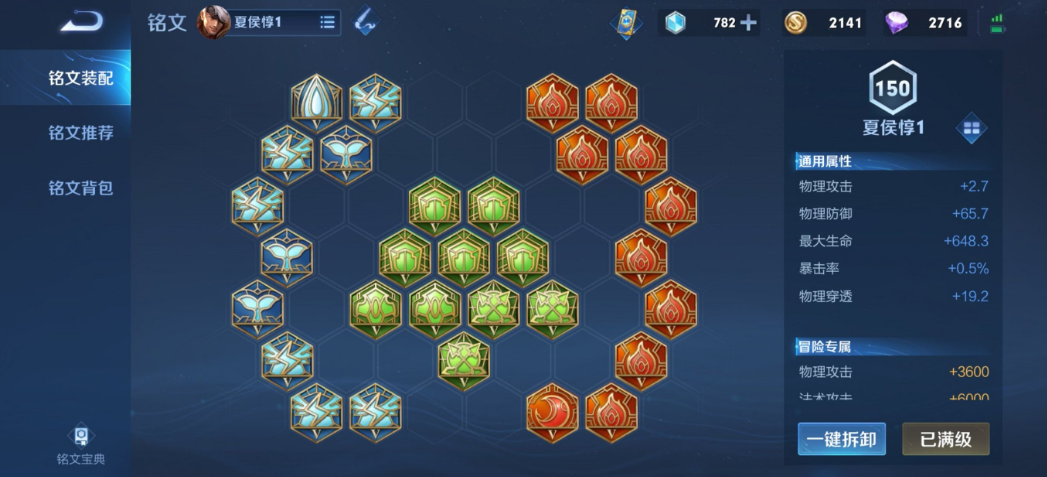The height and width of the screenshot is (477, 1047).
Task: Open the 铭文背包 tab
Action: 81,188
